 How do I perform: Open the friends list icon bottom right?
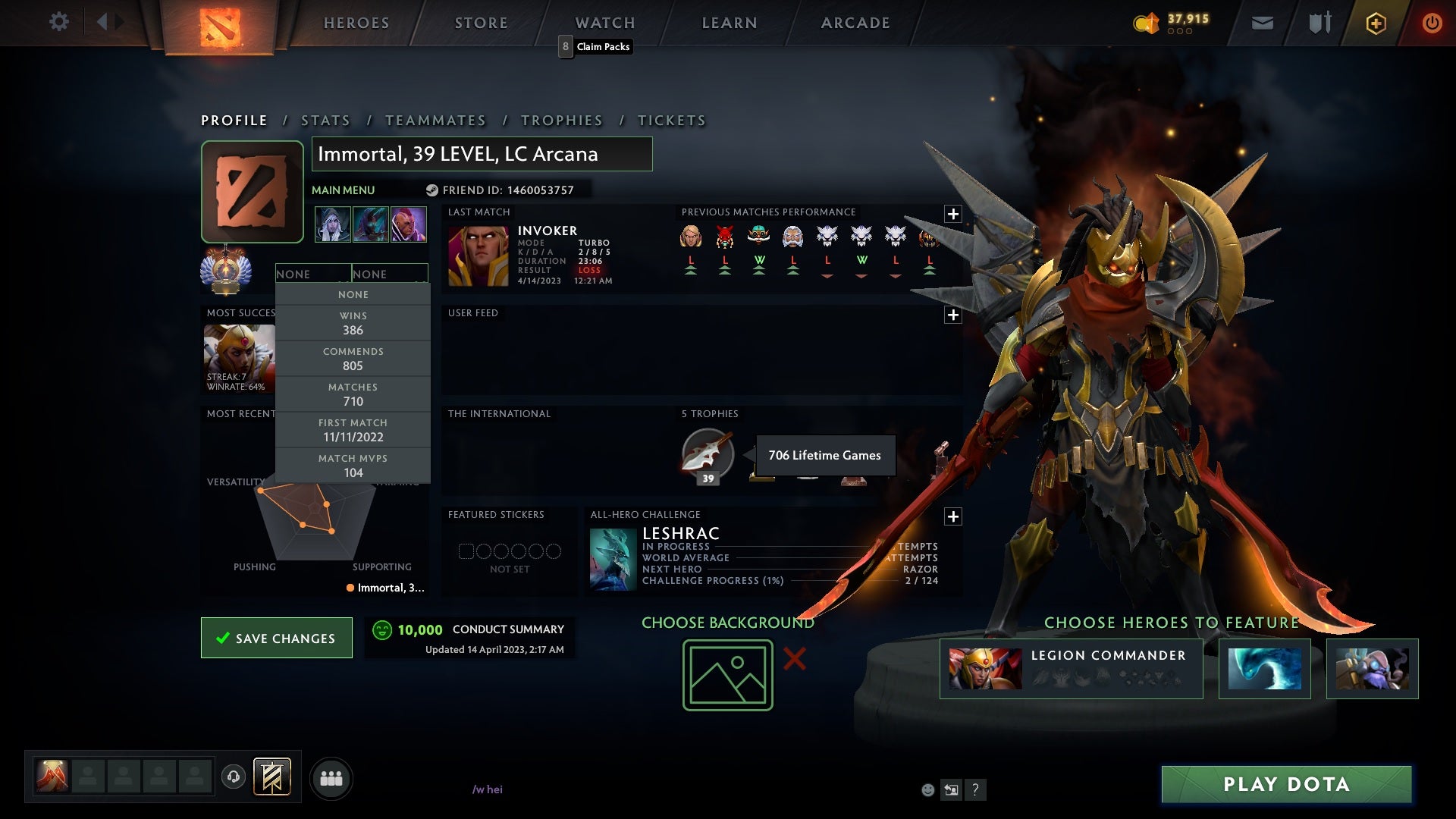click(x=331, y=777)
